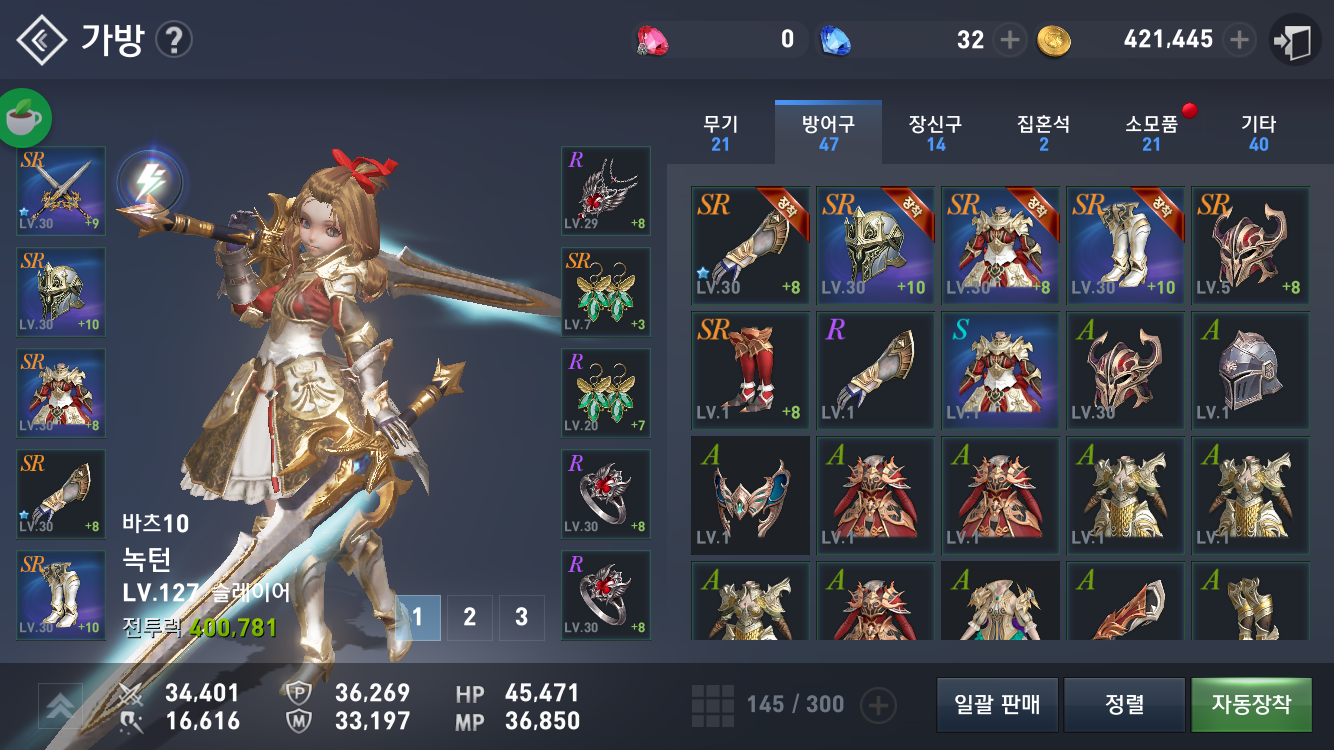Add more gold with the plus button

pyautogui.click(x=1240, y=40)
